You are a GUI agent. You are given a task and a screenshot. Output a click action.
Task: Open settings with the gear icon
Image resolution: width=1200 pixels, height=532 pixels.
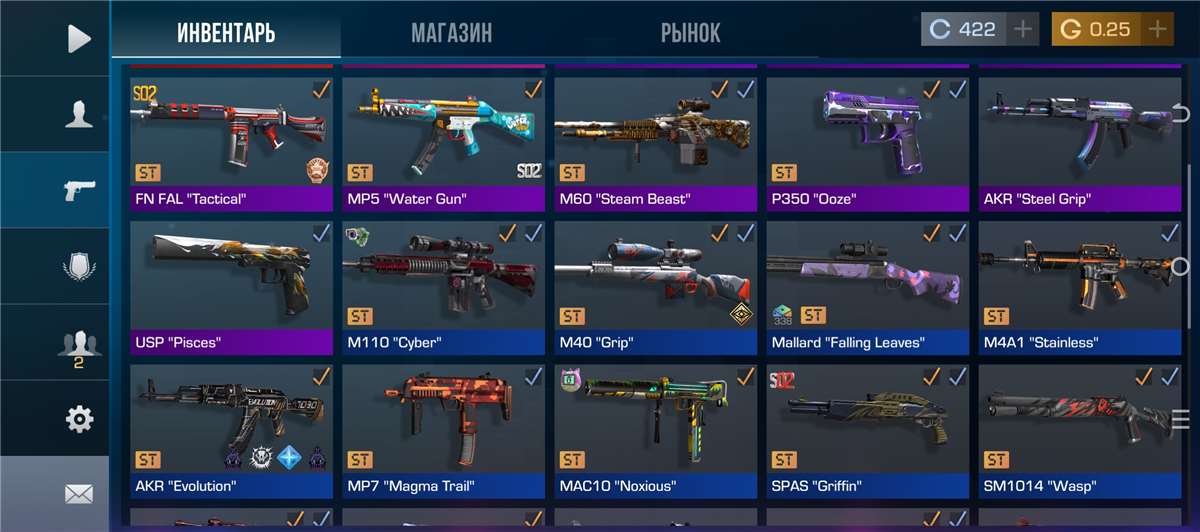78,419
